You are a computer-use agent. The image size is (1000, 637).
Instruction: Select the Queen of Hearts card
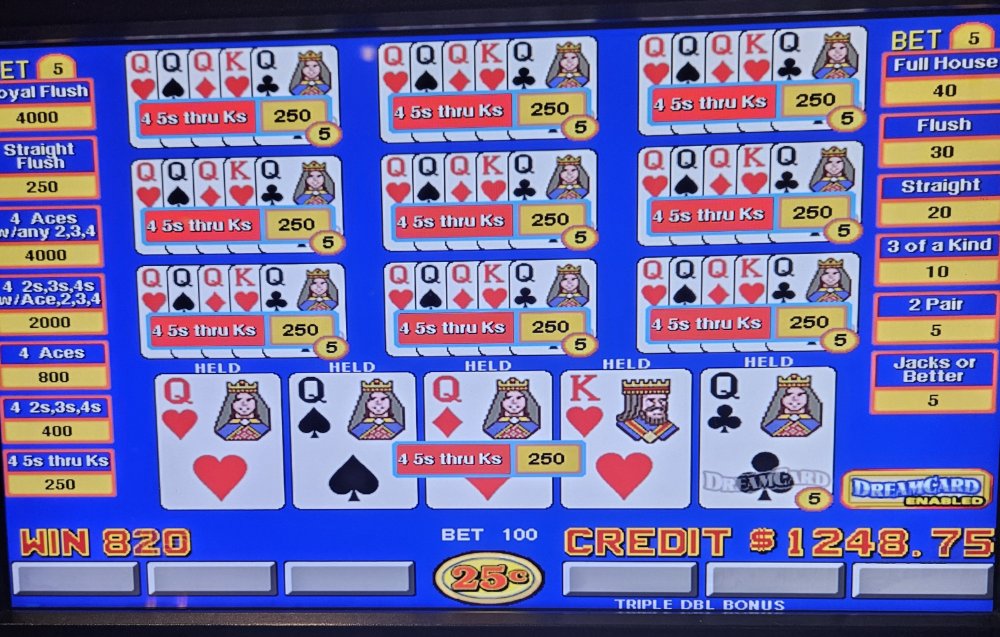pos(220,440)
